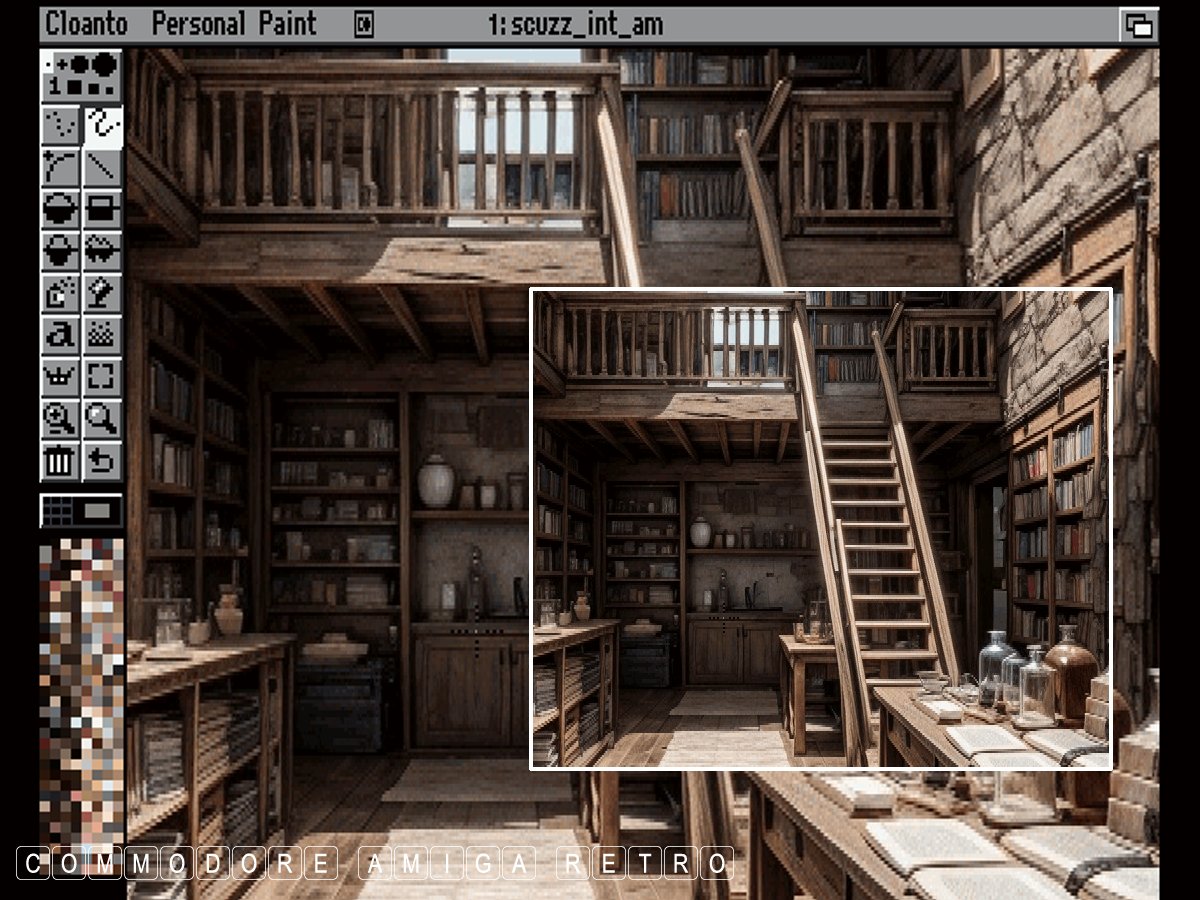Click the crown-shaped tool icon
1200x900 pixels.
coord(61,378)
